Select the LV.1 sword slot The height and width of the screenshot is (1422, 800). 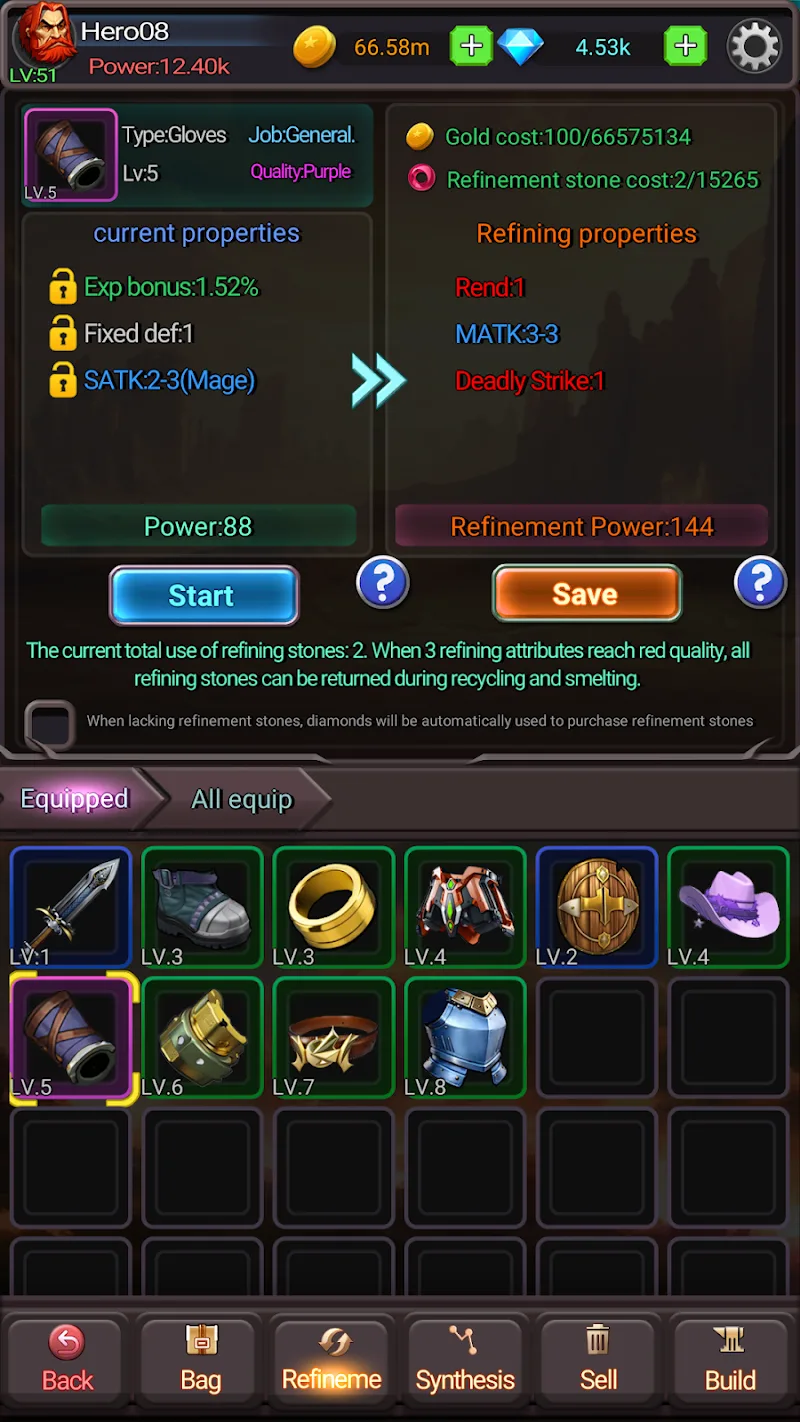70,908
